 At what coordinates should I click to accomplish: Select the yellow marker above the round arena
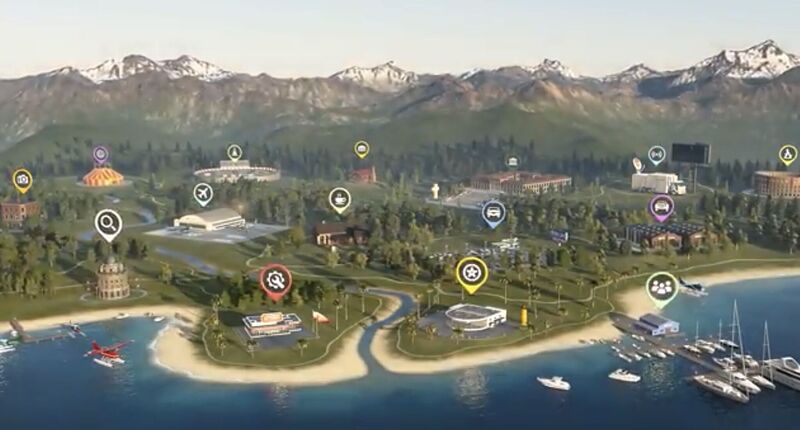coord(787,154)
